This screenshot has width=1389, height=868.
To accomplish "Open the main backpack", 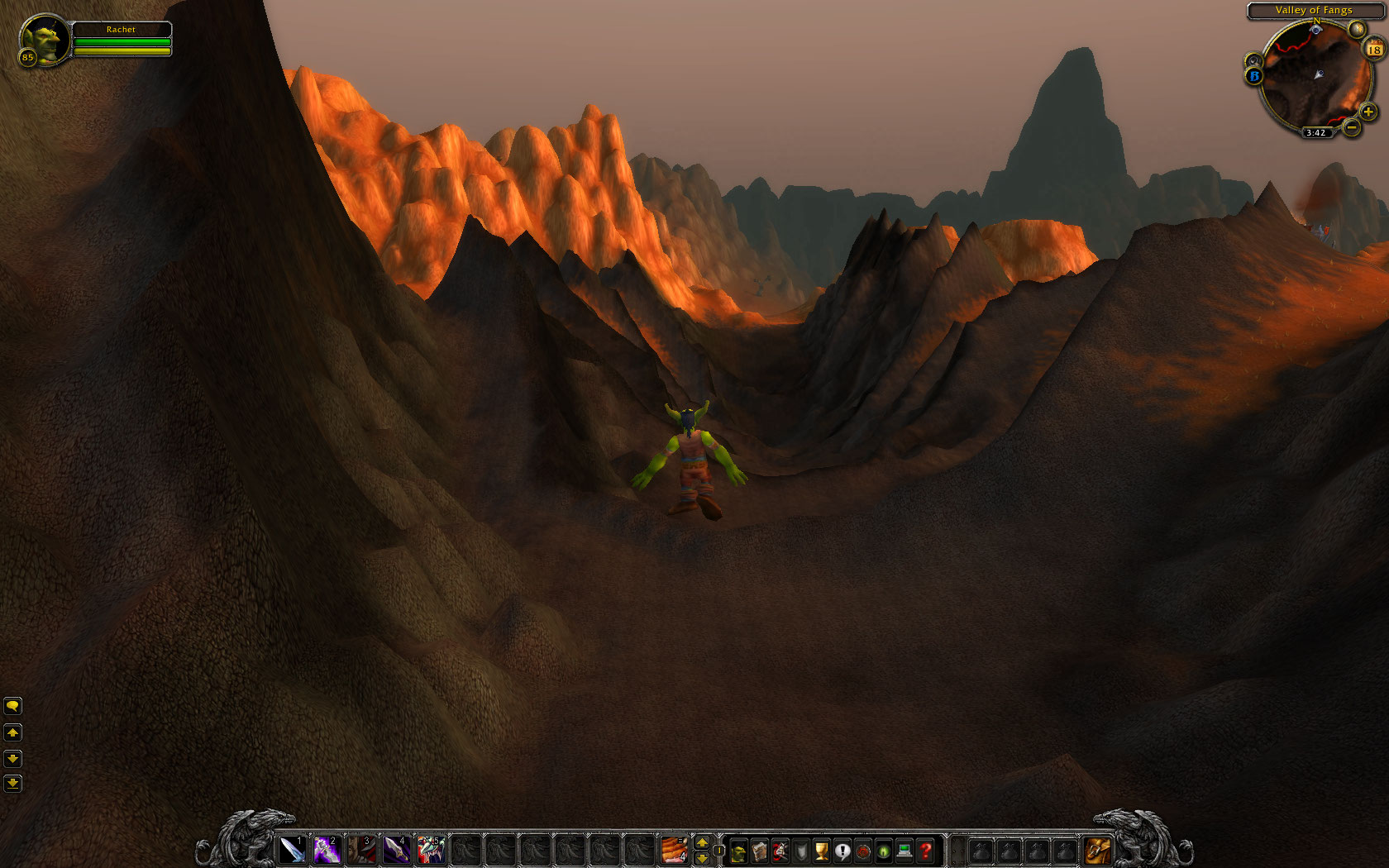I will click(x=1097, y=850).
